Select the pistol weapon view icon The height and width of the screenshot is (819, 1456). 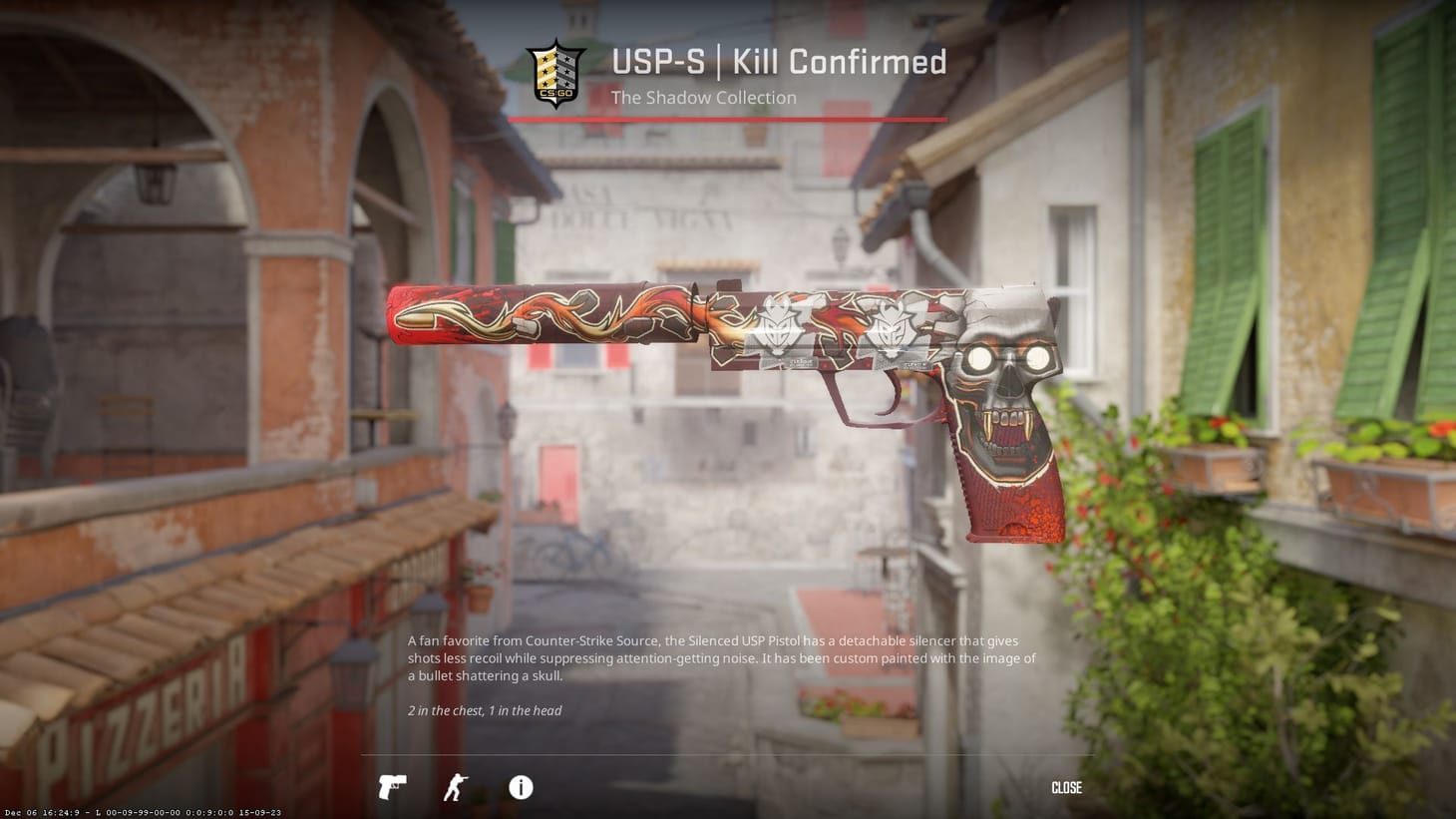[x=392, y=787]
